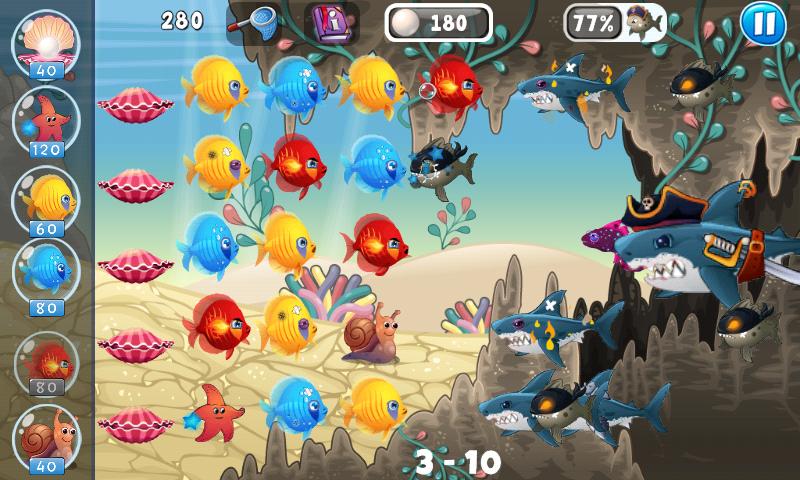The image size is (800, 480).
Task: Open the purple guide book
Action: point(329,22)
